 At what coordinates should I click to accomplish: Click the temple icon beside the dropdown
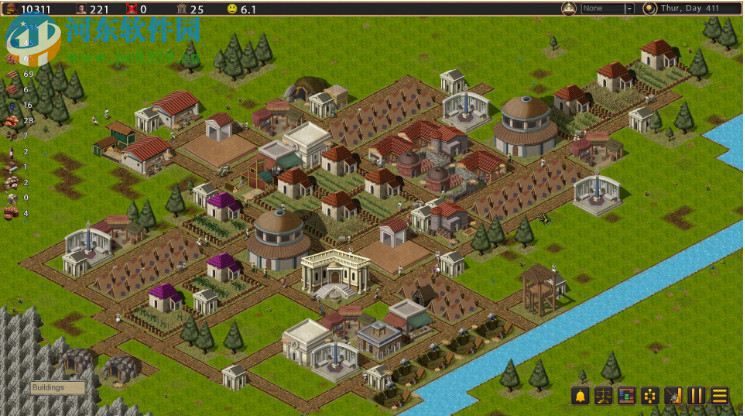point(569,8)
